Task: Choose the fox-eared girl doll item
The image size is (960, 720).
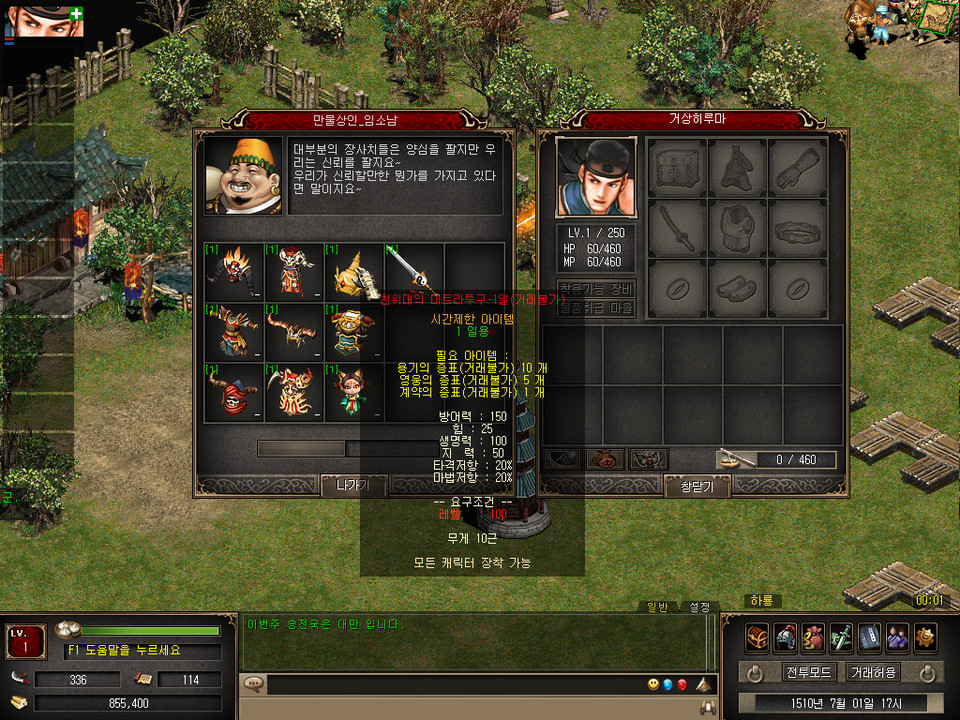Action: tap(354, 391)
